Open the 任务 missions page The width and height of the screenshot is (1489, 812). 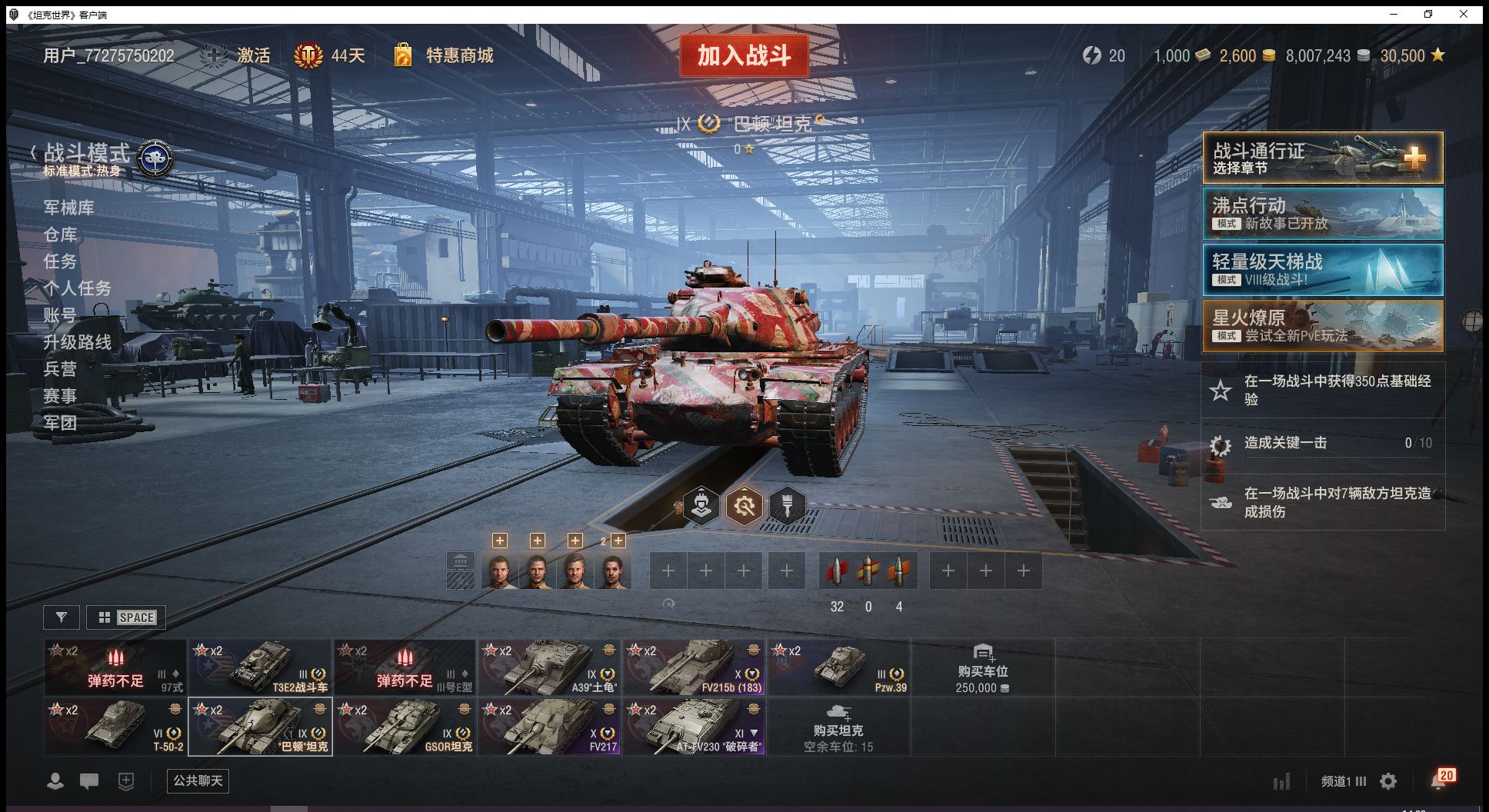[x=60, y=261]
